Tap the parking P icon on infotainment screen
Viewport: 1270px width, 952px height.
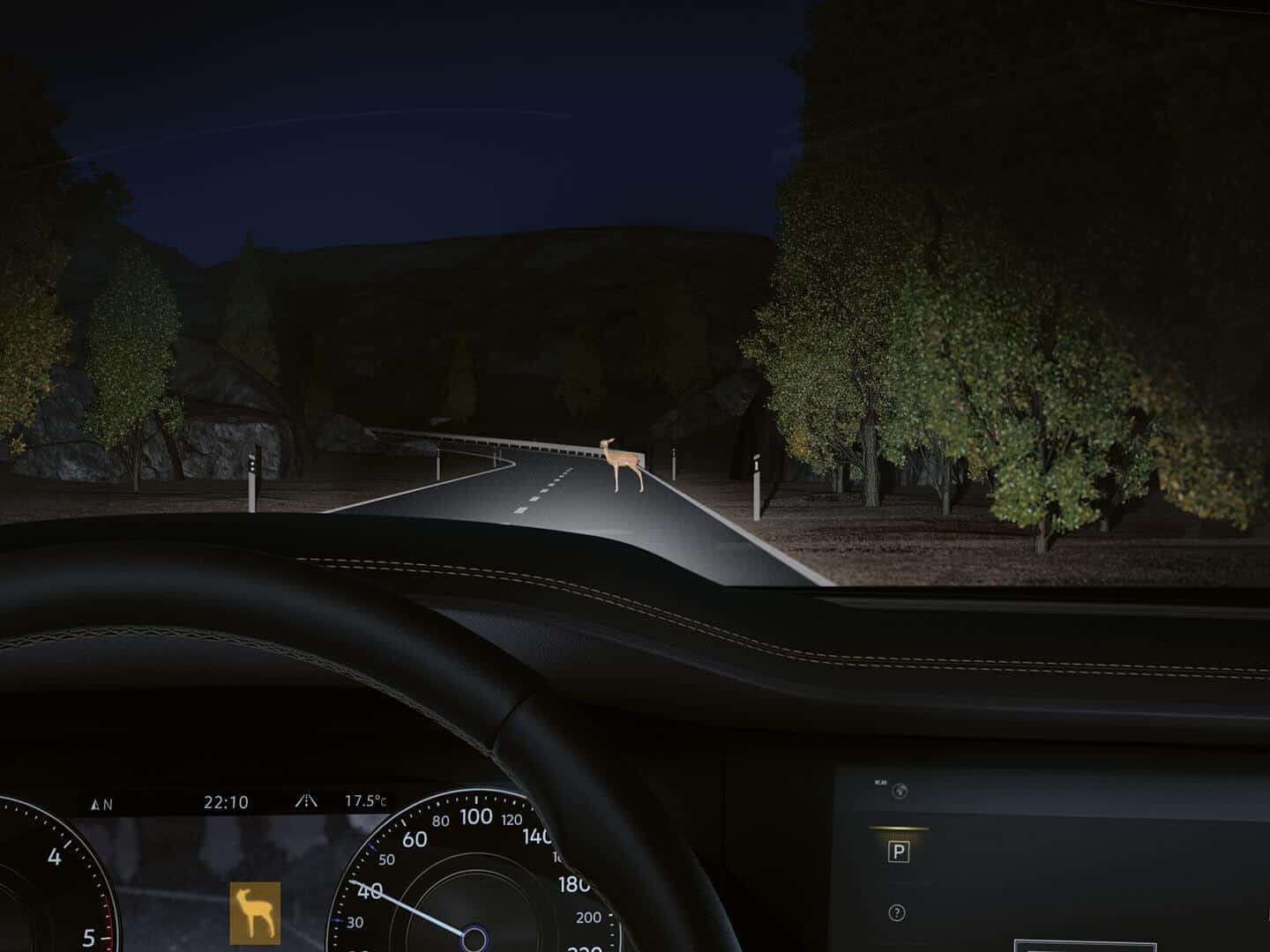click(x=899, y=852)
